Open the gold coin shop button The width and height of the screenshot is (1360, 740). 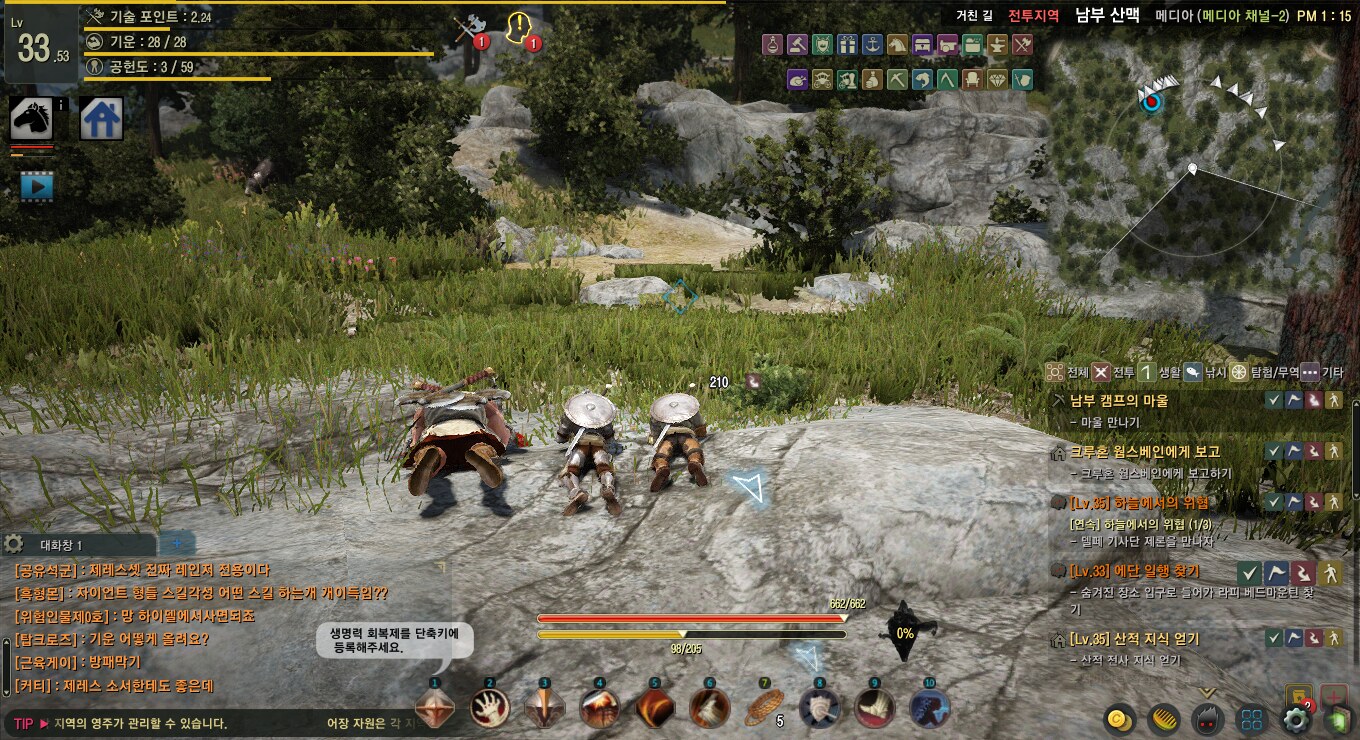point(1118,719)
